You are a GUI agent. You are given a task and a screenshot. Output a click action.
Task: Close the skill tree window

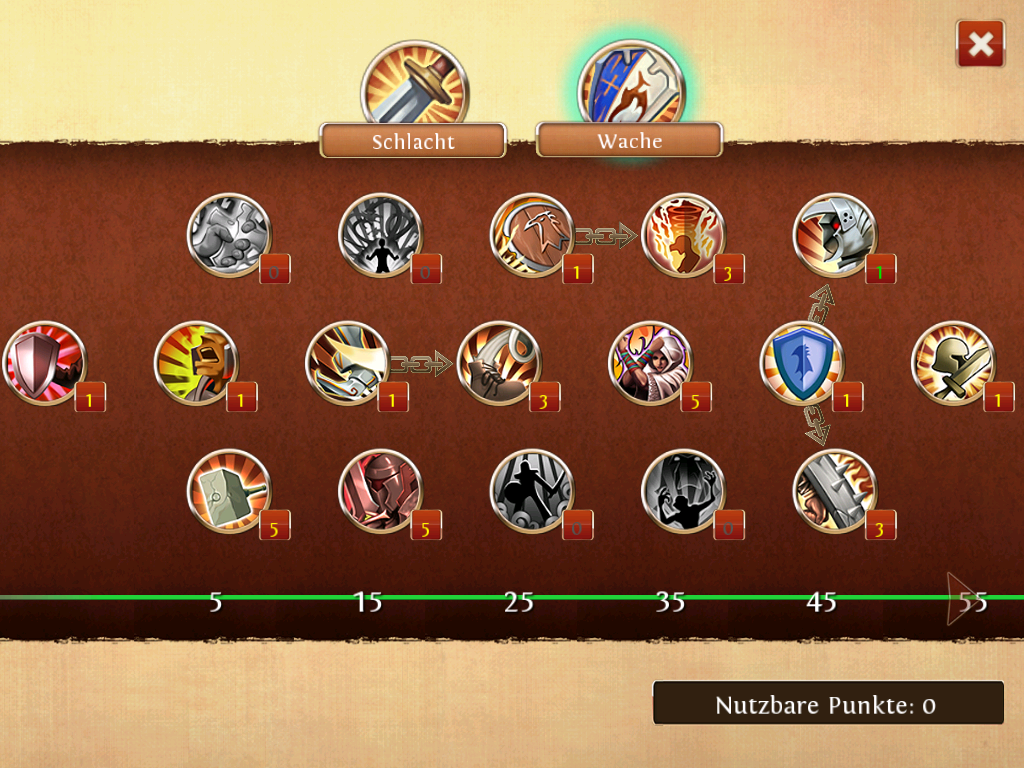[x=980, y=44]
